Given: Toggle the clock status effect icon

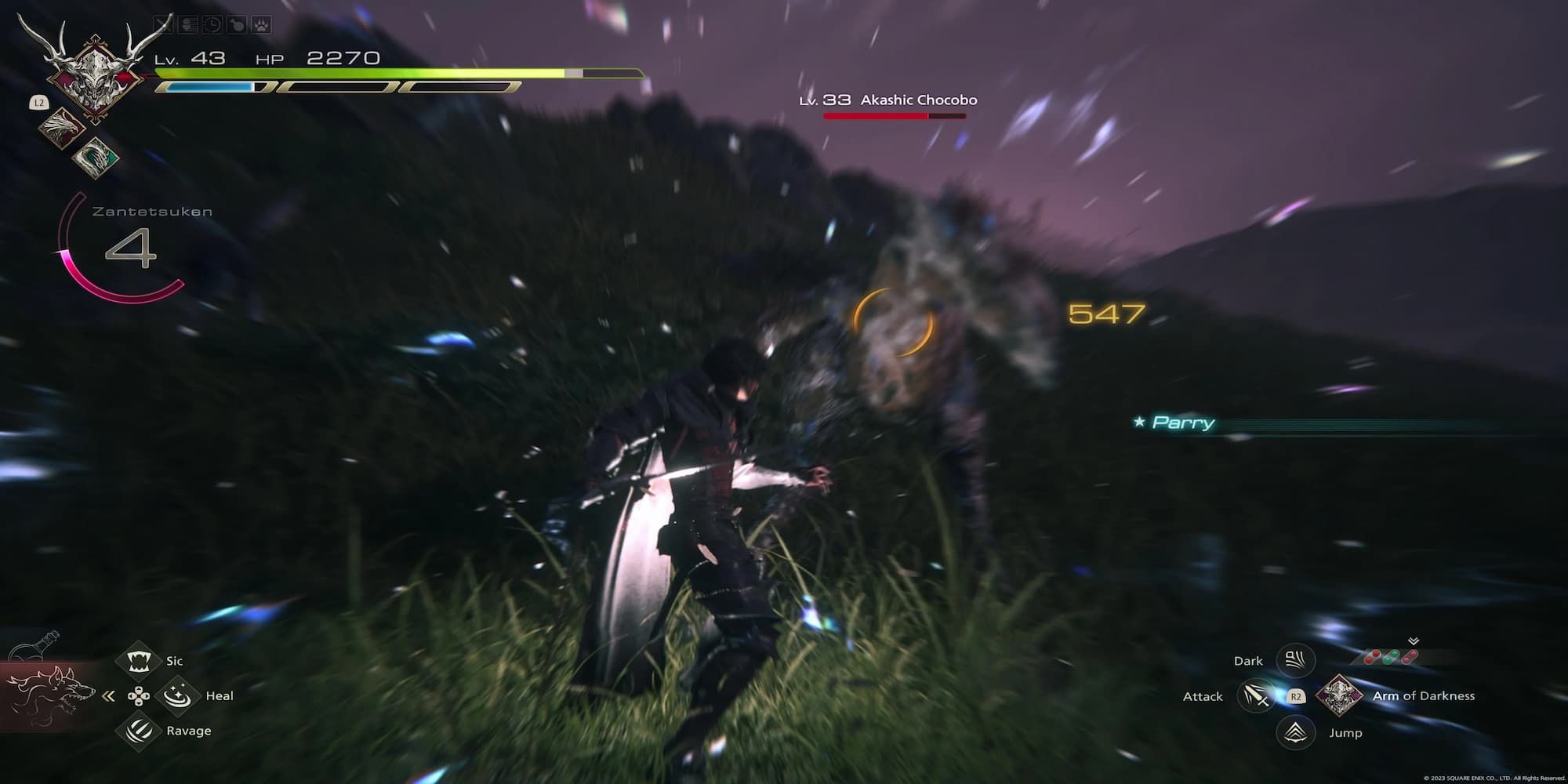Looking at the screenshot, I should tap(210, 24).
